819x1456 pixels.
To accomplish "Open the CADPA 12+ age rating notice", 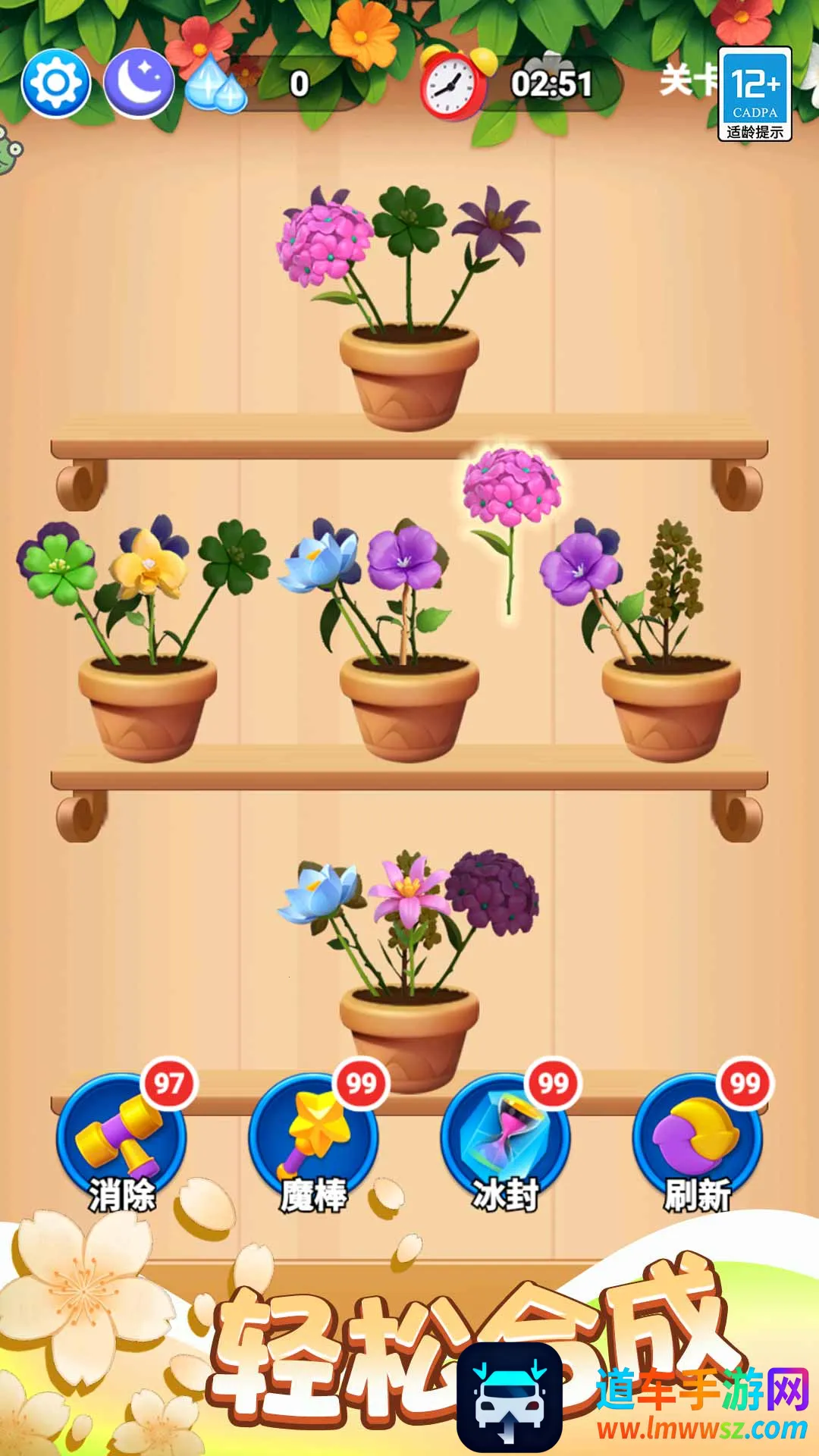I will tap(755, 94).
